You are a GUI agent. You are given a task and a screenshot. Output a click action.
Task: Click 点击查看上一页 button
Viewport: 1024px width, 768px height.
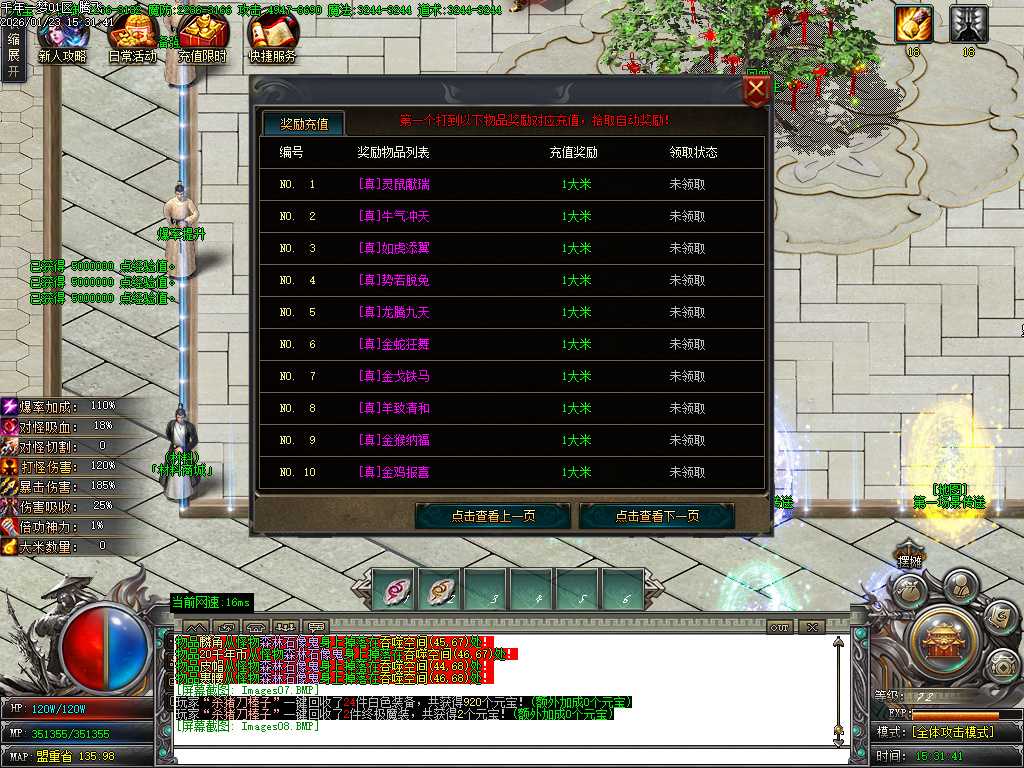(x=493, y=516)
